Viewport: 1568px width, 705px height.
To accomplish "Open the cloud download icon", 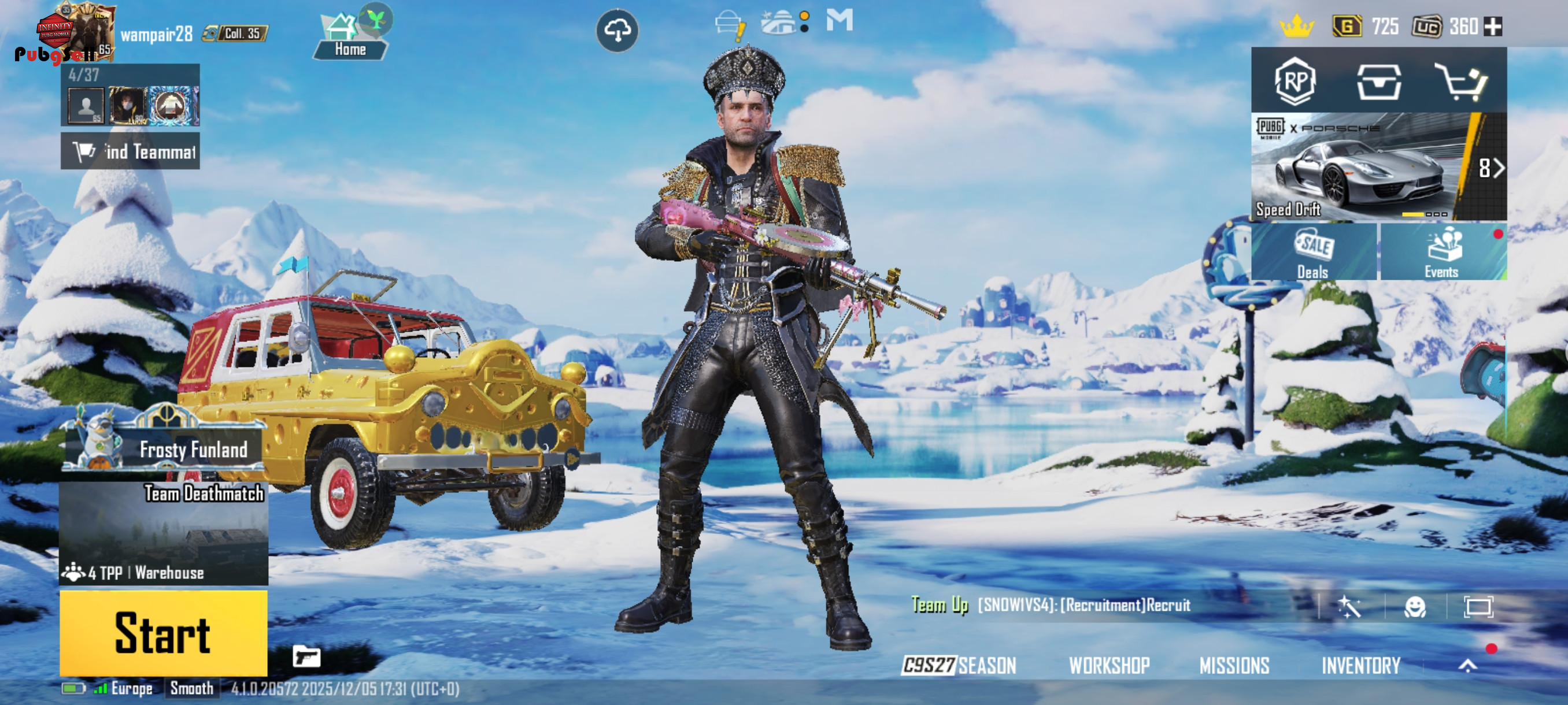I will point(616,31).
